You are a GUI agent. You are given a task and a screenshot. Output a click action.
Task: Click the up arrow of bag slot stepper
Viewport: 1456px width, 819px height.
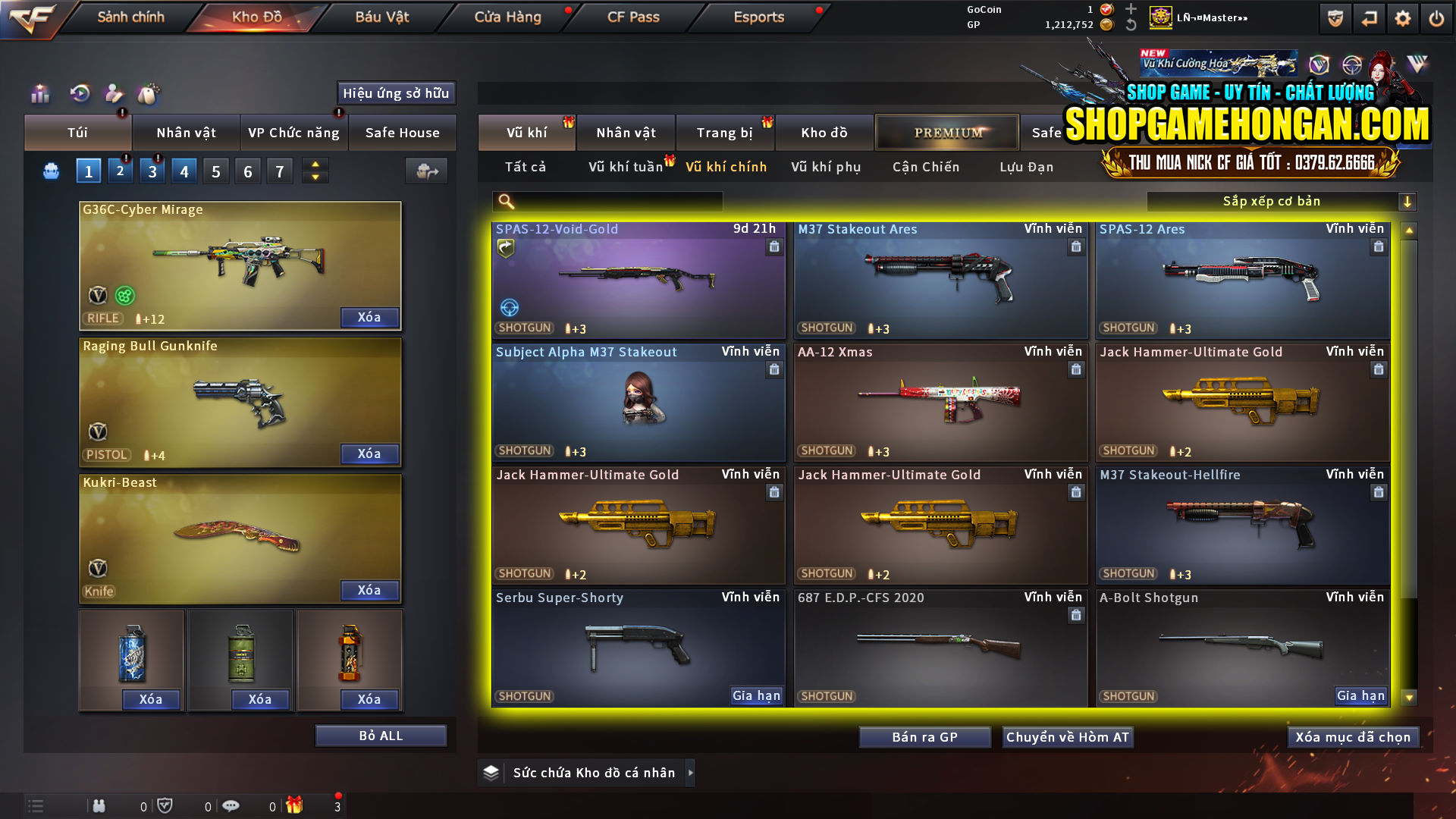click(314, 165)
